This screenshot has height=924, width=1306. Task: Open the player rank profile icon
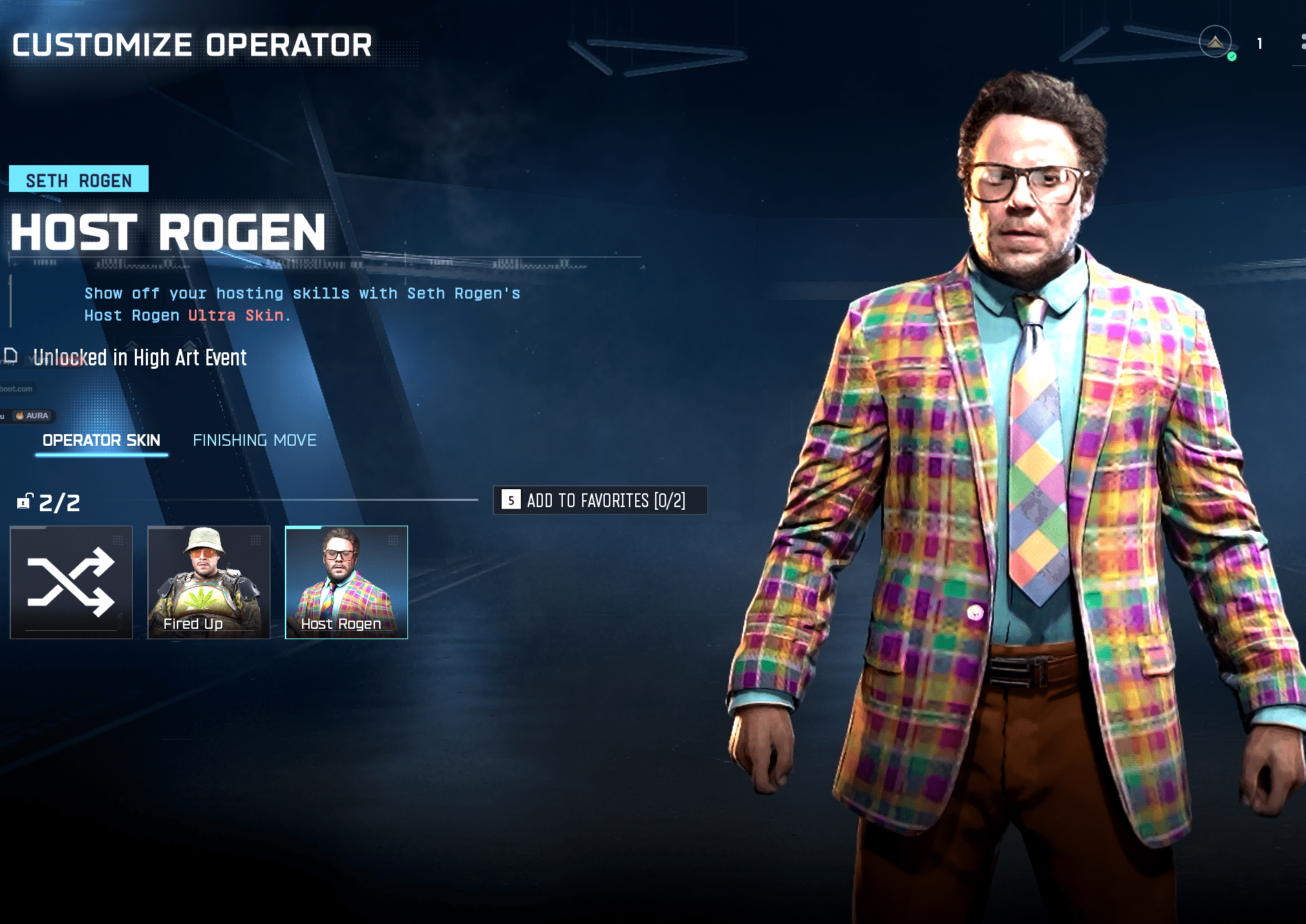[x=1215, y=43]
